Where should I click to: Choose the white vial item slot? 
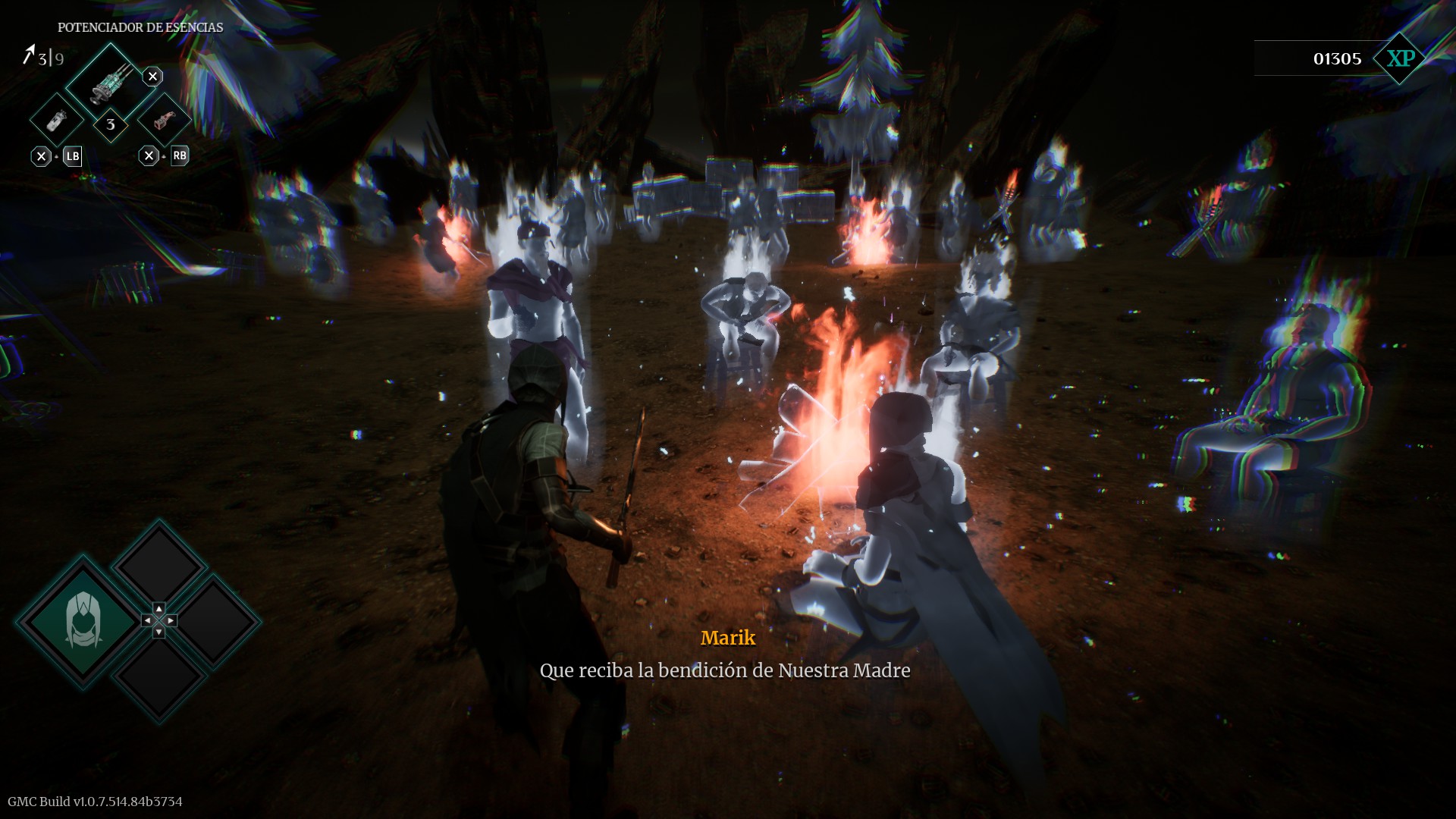point(57,121)
